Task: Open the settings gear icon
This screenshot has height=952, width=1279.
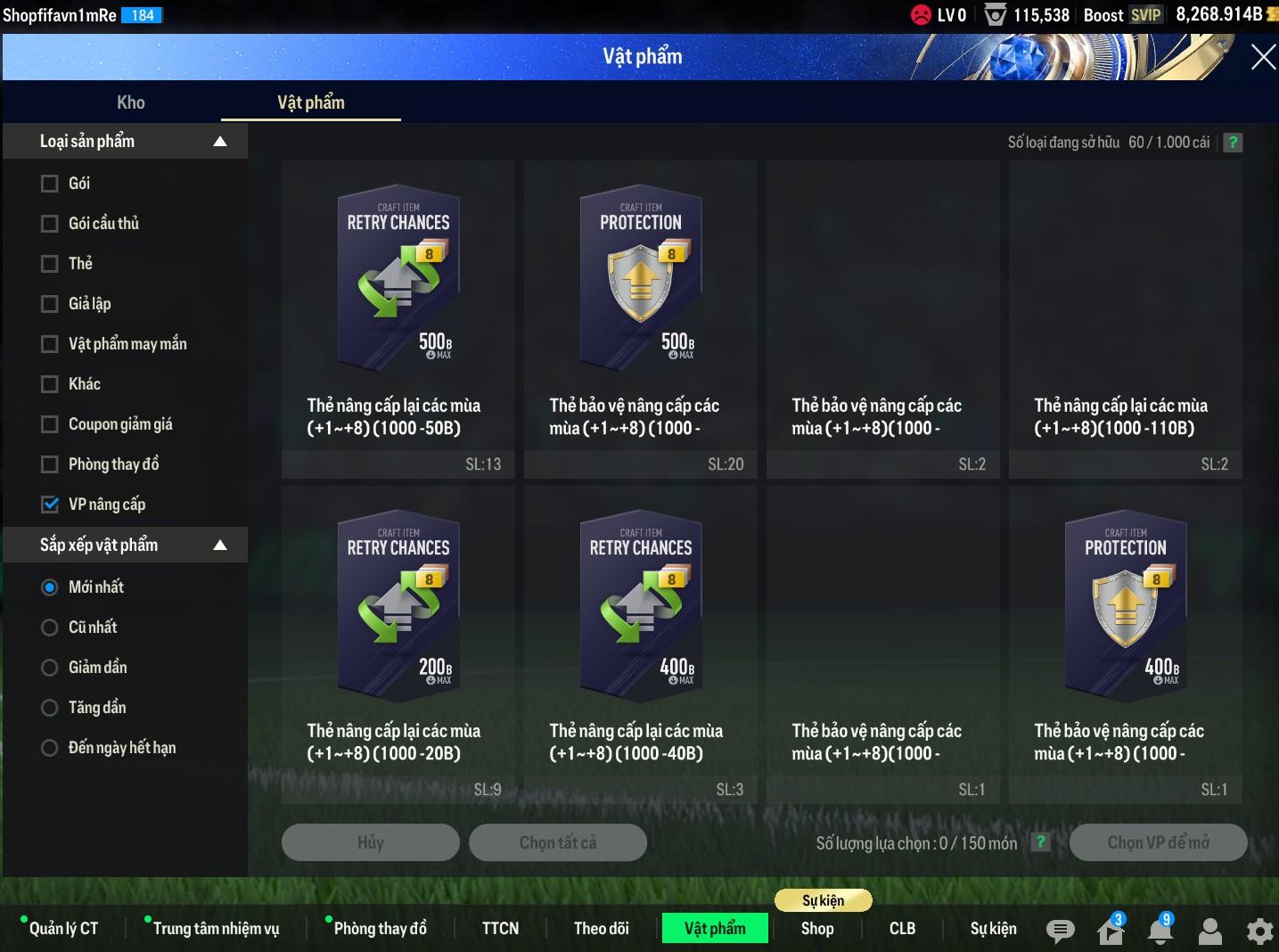Action: point(1259,931)
